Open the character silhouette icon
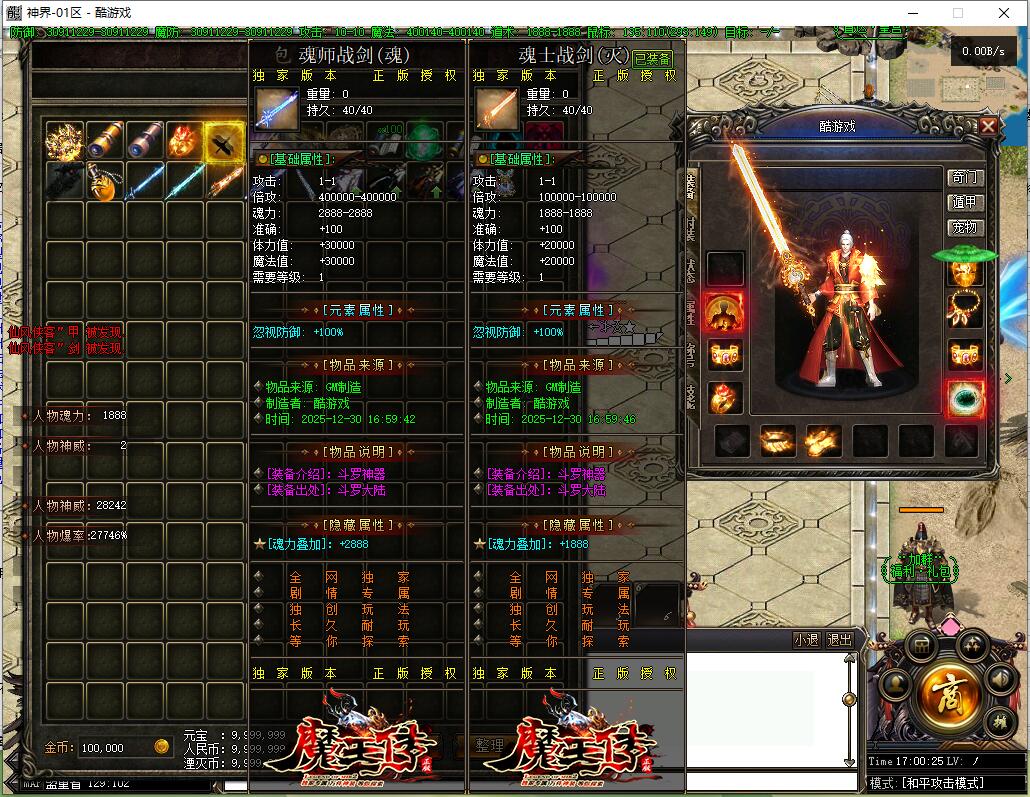Viewport: 1030px width, 797px height. click(x=897, y=683)
